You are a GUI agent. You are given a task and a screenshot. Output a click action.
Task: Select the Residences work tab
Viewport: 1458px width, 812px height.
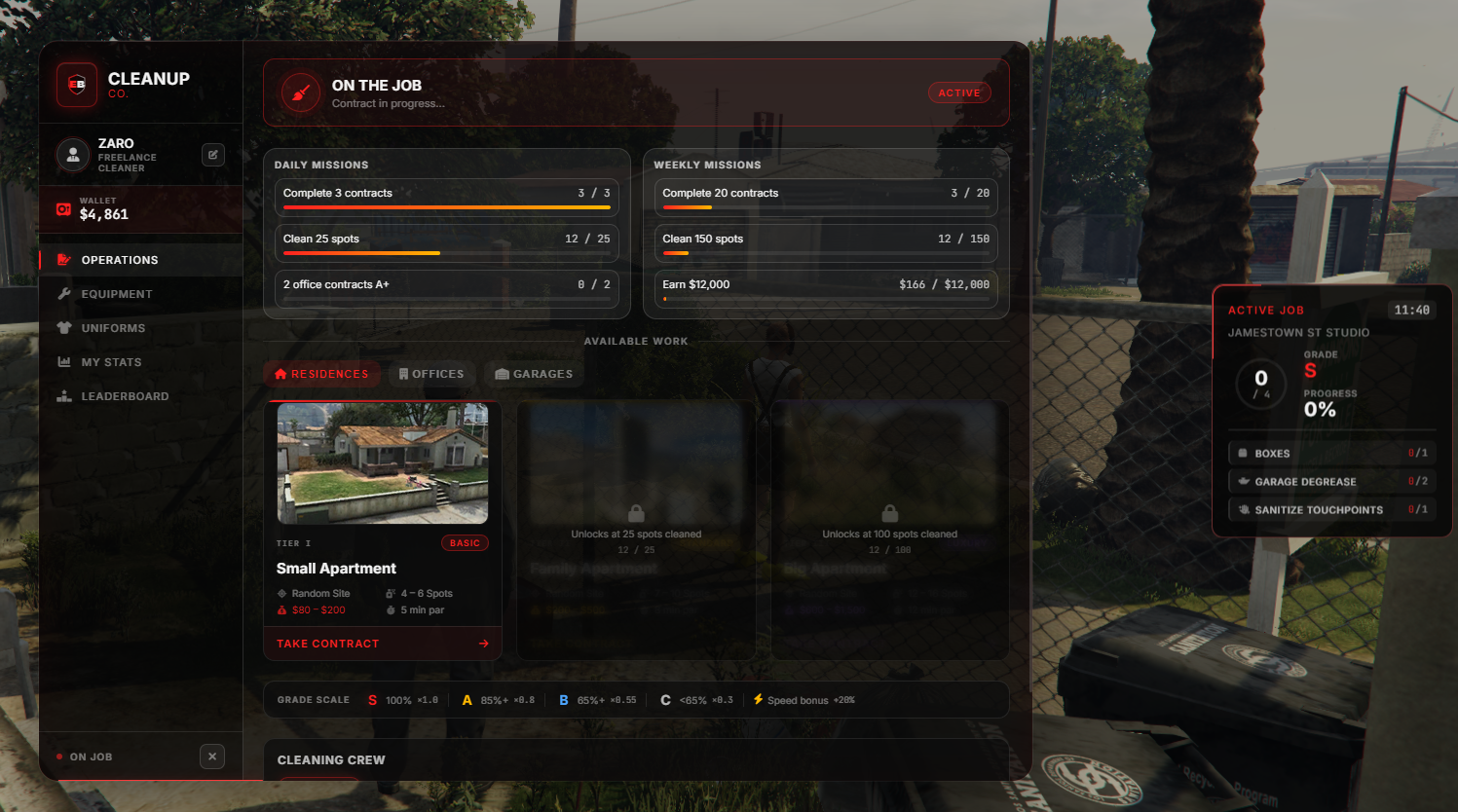(321, 374)
